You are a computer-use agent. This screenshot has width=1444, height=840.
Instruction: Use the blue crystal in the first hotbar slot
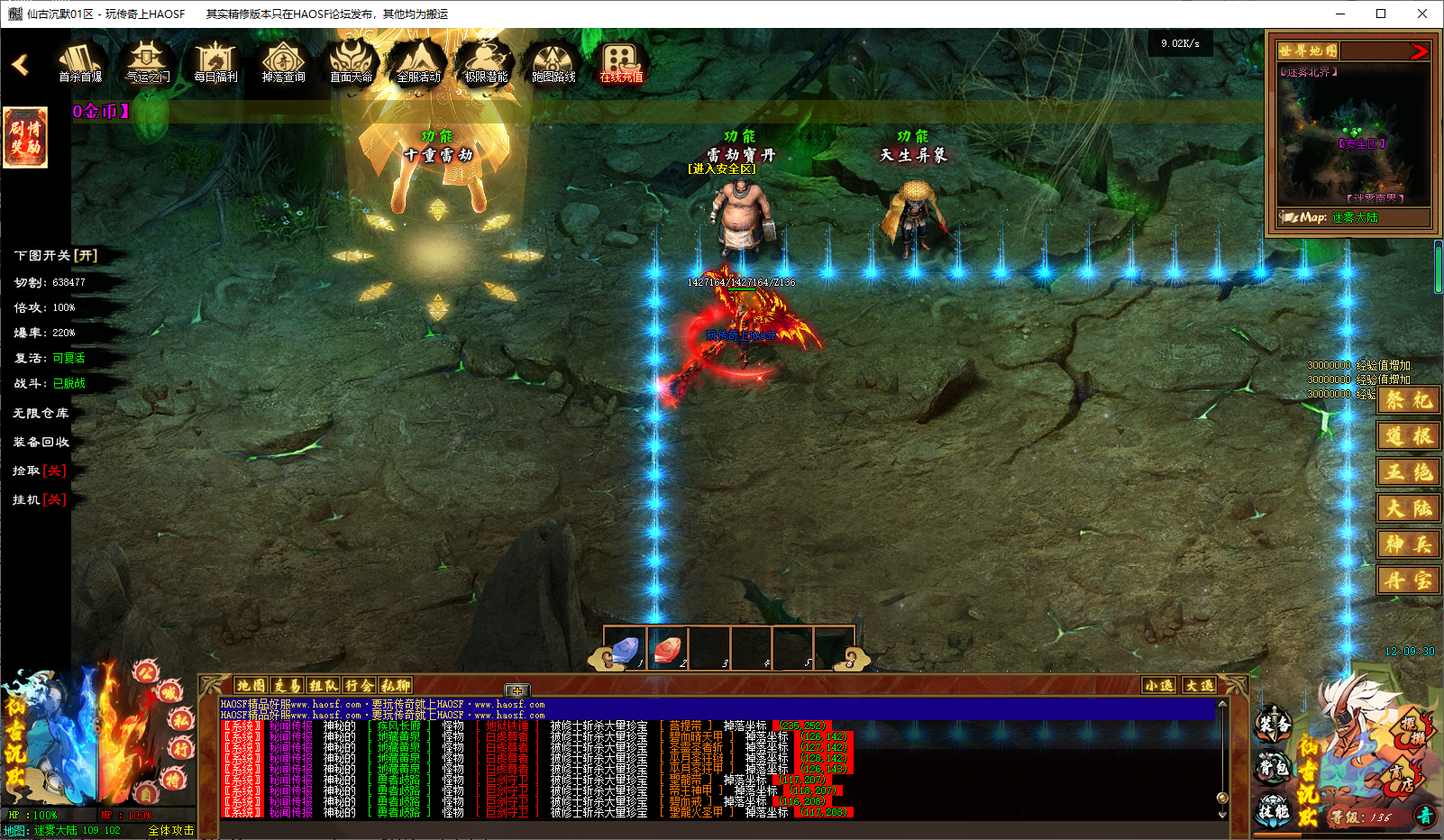[x=626, y=649]
